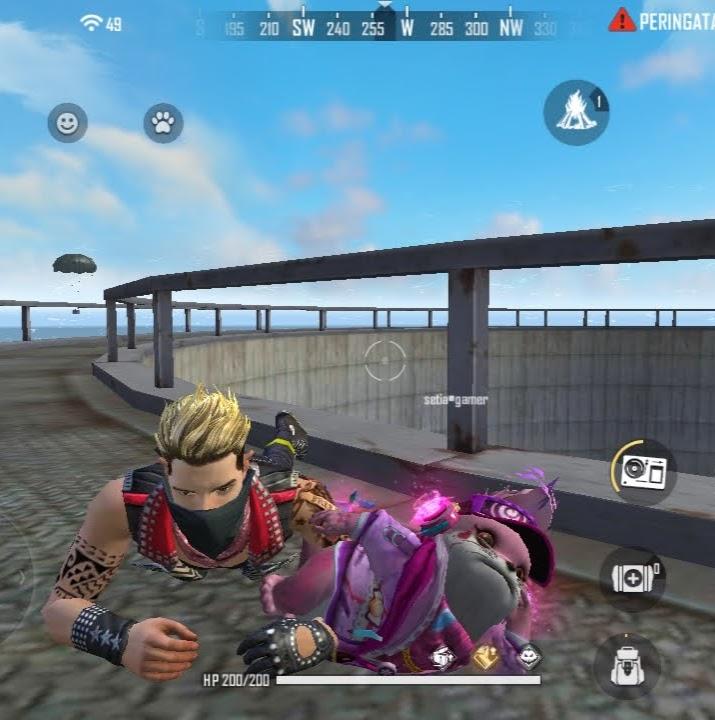Tap the paw print pet button
715x720 pixels.
(163, 123)
